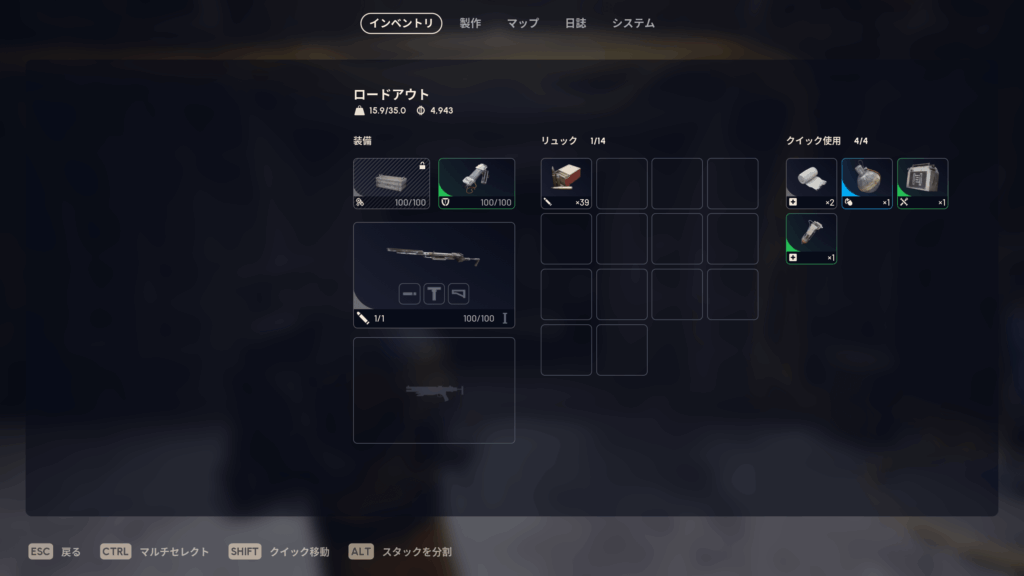Screen dimensions: 1024x576
Task: Click the rifle's stock attachment slot
Action: pyautogui.click(x=459, y=293)
